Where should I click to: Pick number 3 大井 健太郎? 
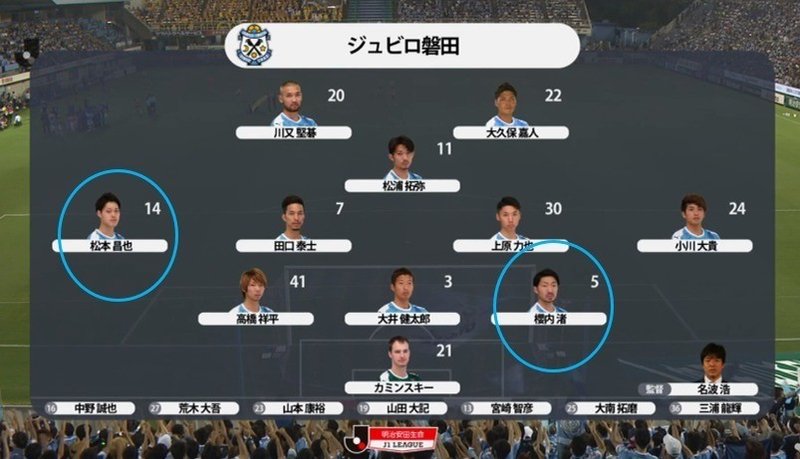pyautogui.click(x=402, y=318)
